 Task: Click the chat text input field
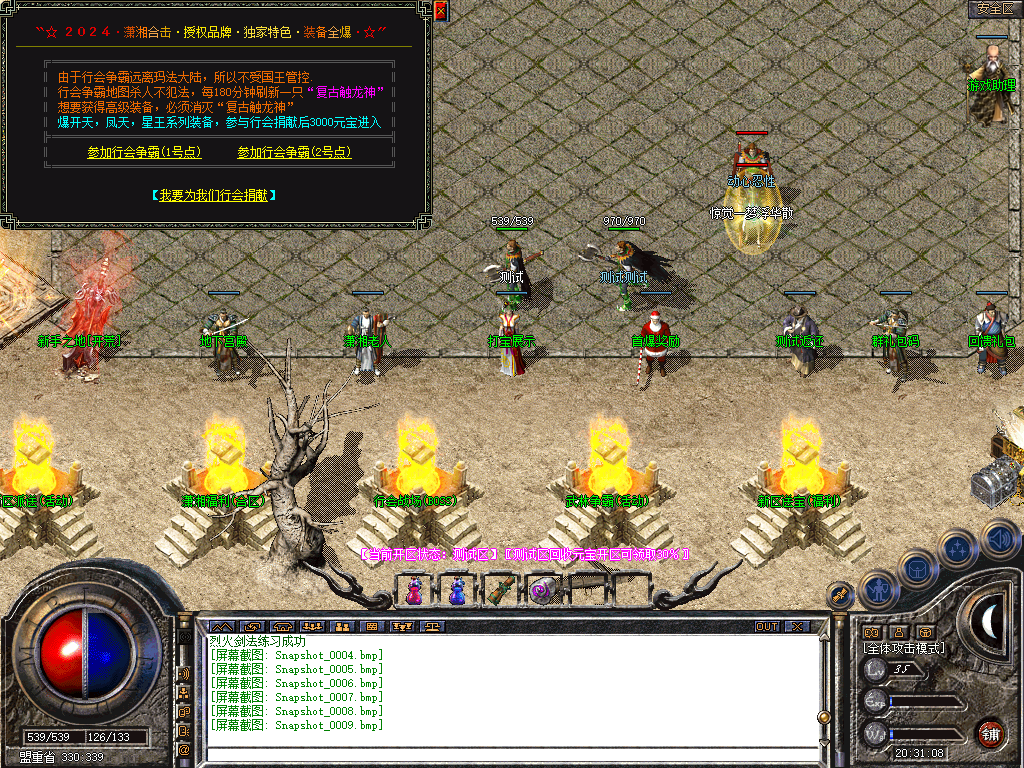(x=510, y=755)
